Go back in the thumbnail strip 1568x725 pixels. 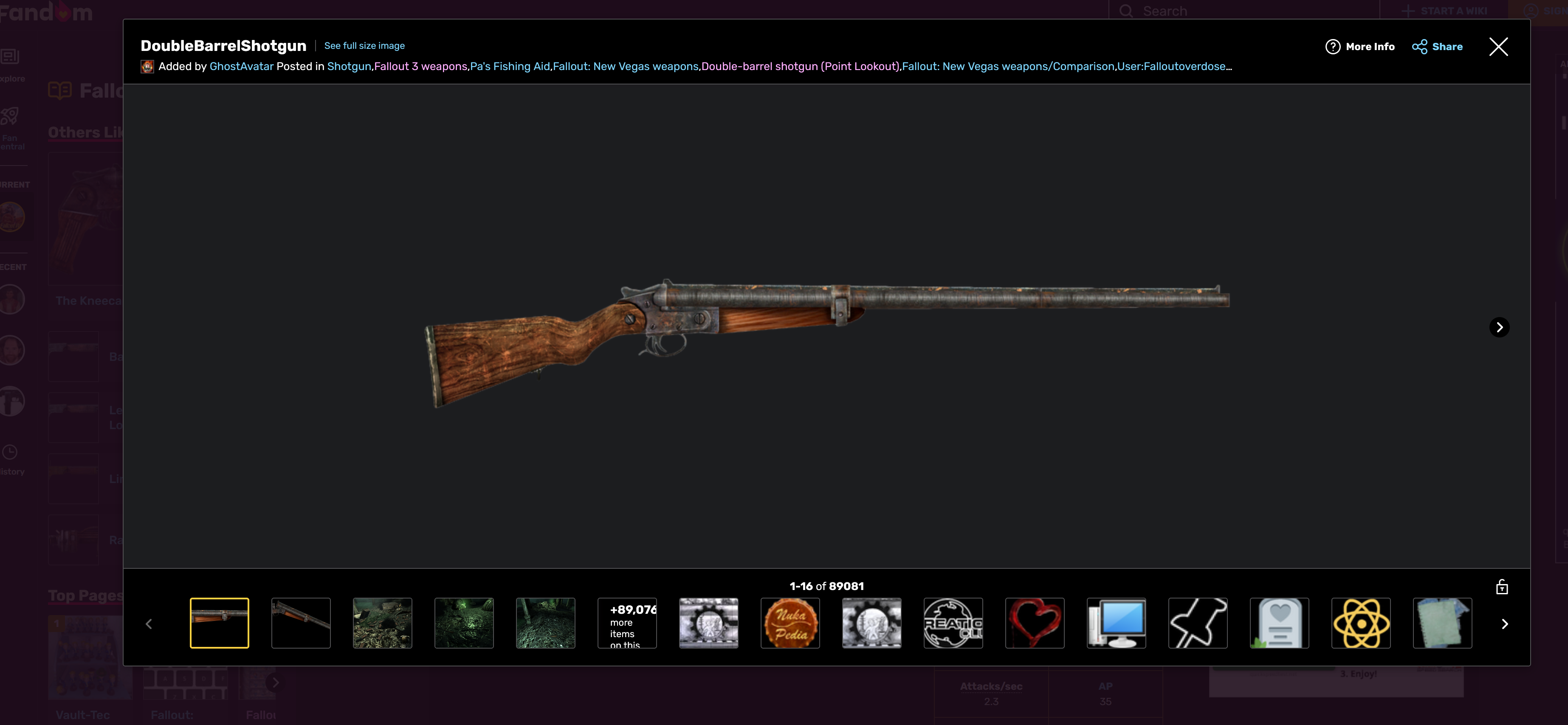click(149, 624)
